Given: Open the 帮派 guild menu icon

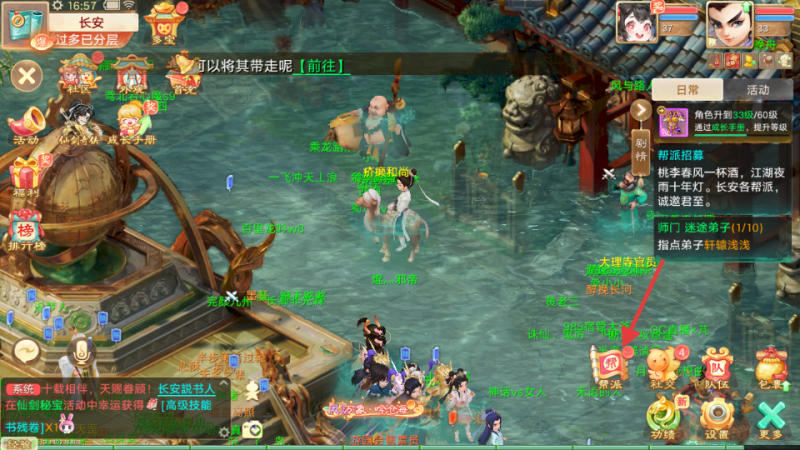Looking at the screenshot, I should coord(608,364).
